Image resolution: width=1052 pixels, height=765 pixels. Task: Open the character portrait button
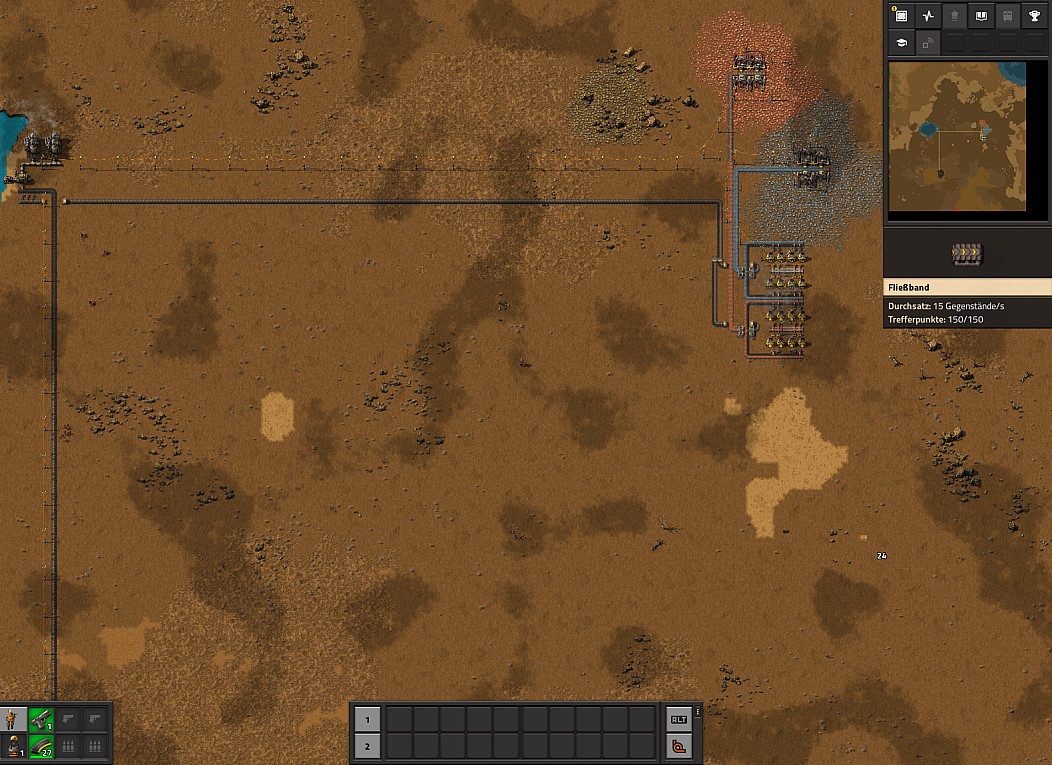(14, 718)
